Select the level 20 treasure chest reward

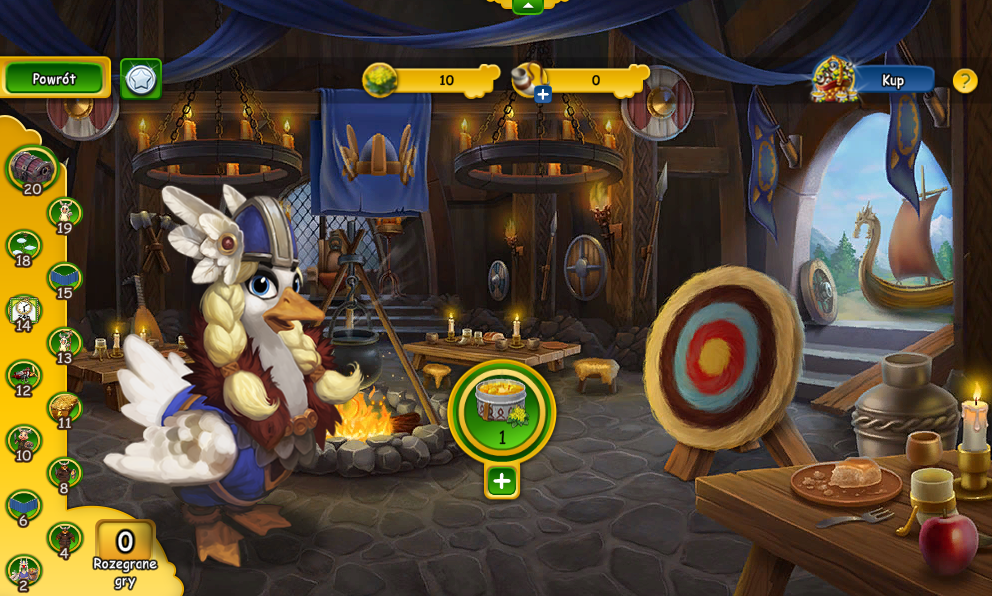point(31,166)
